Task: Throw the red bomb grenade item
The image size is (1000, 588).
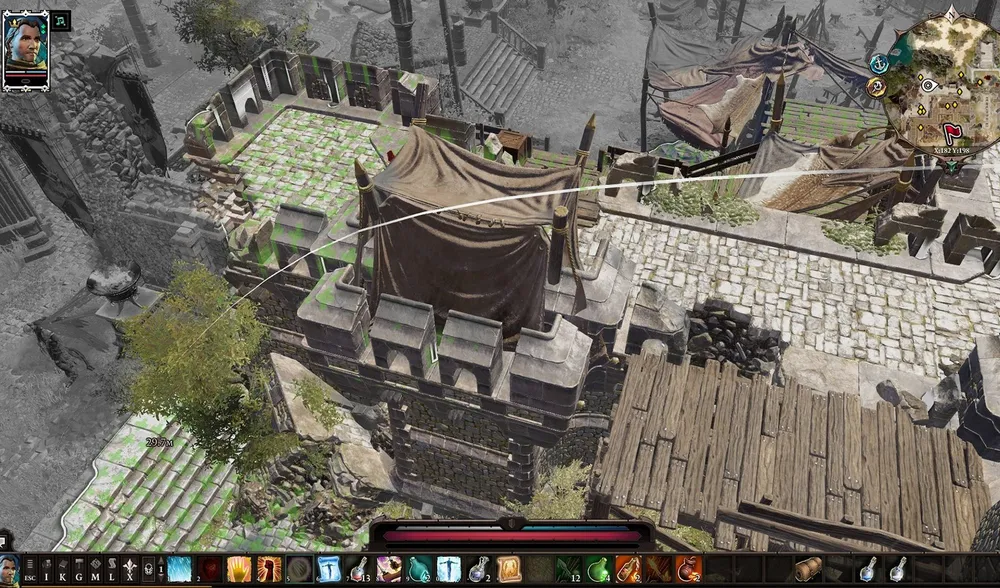Action: [689, 570]
